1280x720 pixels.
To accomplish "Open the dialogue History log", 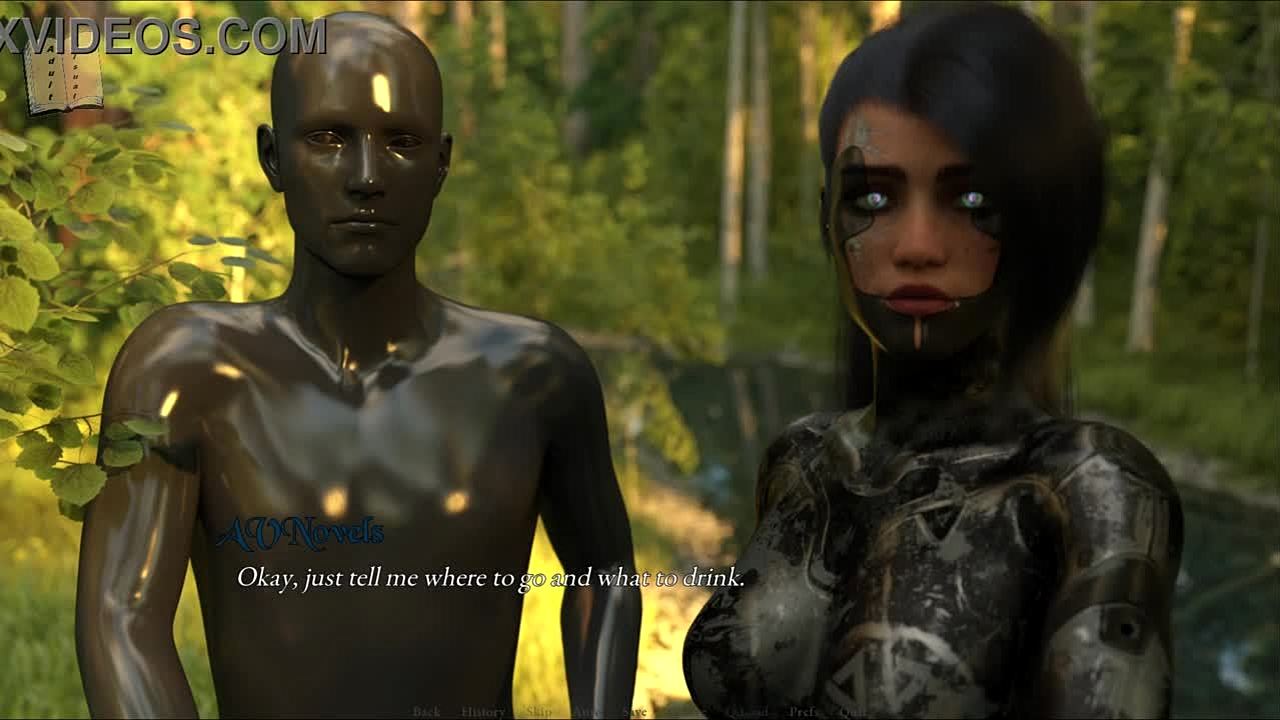I will point(482,712).
